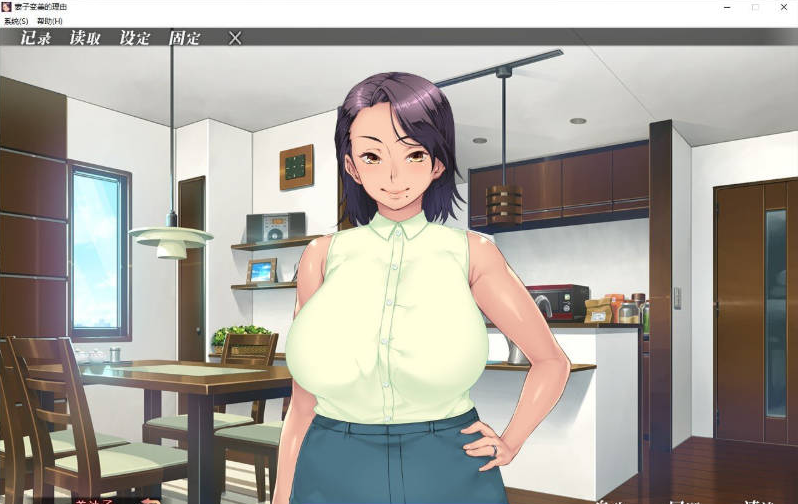This screenshot has height=504, width=798.
Task: Close the top menu bar with X
Action: 235,38
